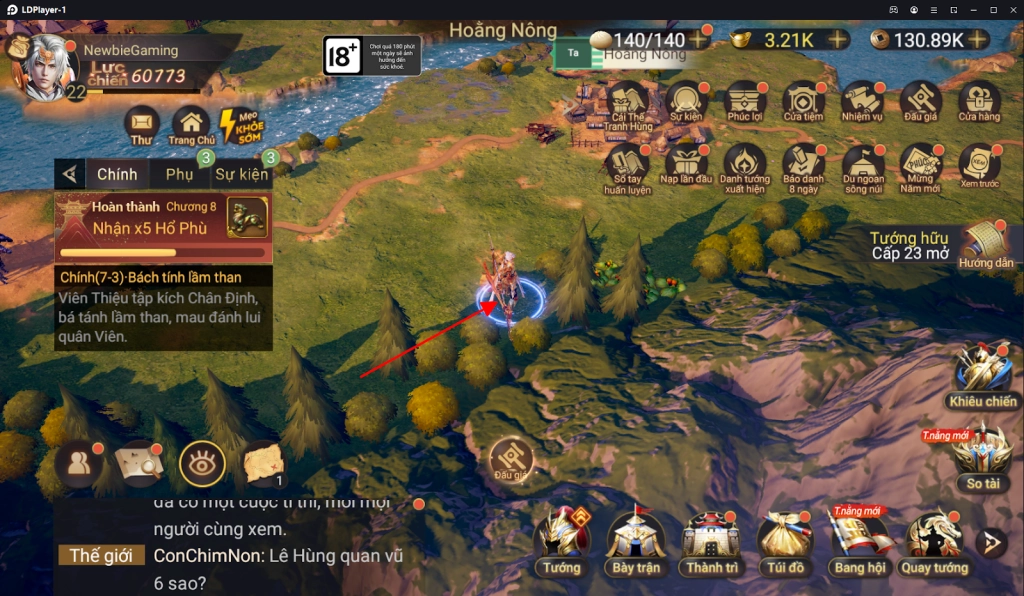Open the Túi đồ inventory bag
The width and height of the screenshot is (1024, 596).
pos(783,540)
